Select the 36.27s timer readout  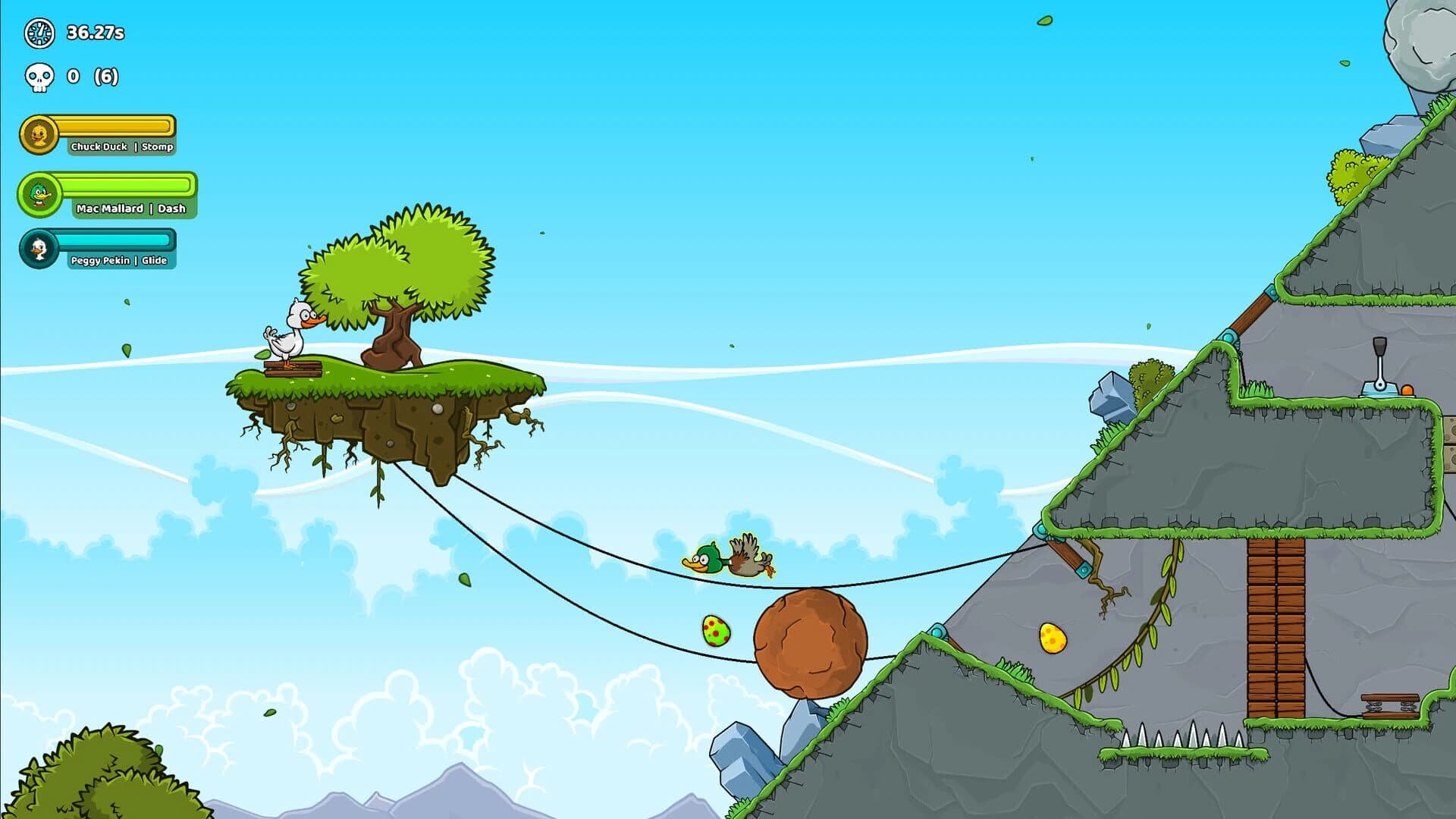click(97, 33)
